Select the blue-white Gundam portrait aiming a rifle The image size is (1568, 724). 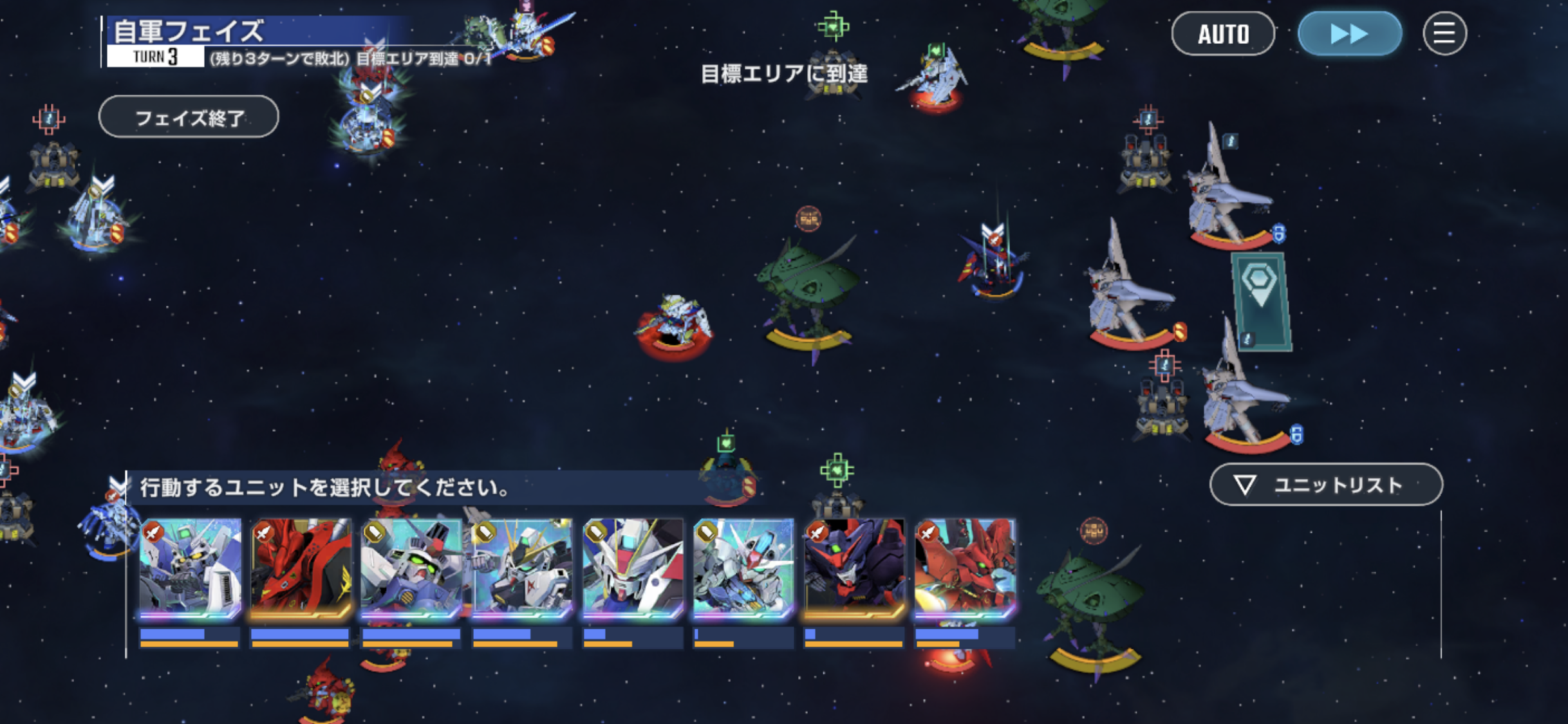point(190,568)
